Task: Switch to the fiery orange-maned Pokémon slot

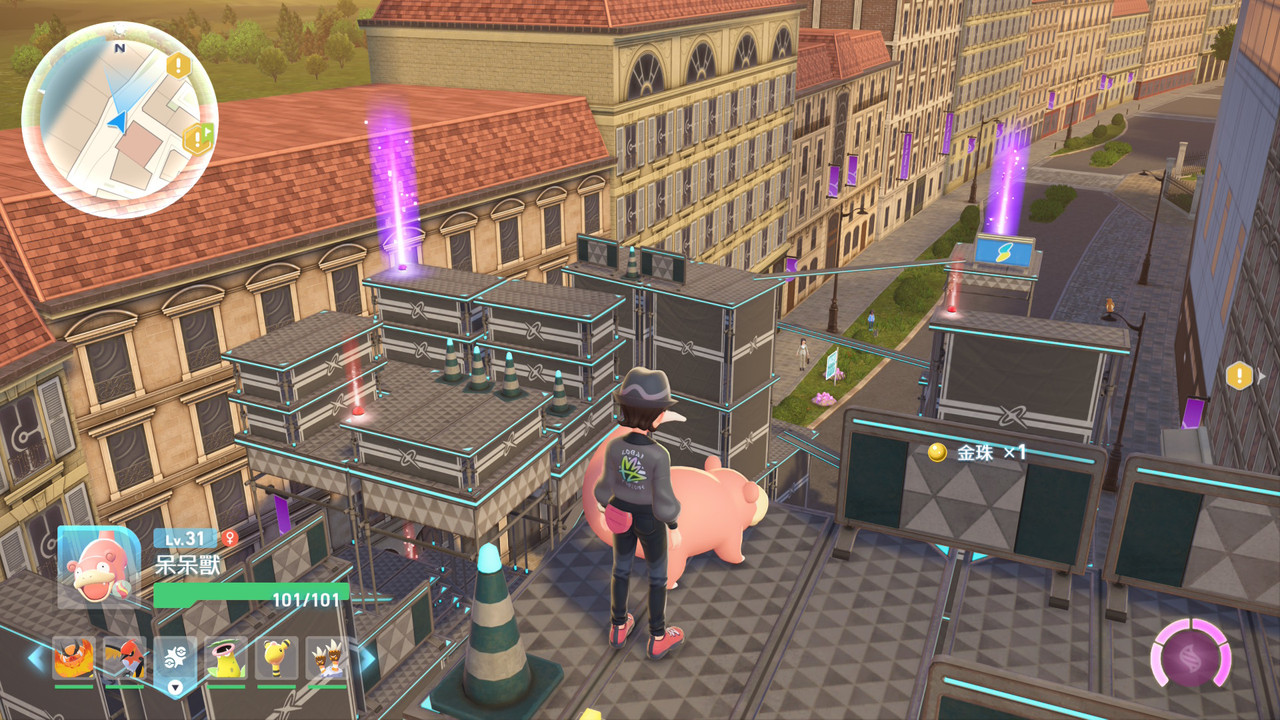Action: point(73,658)
